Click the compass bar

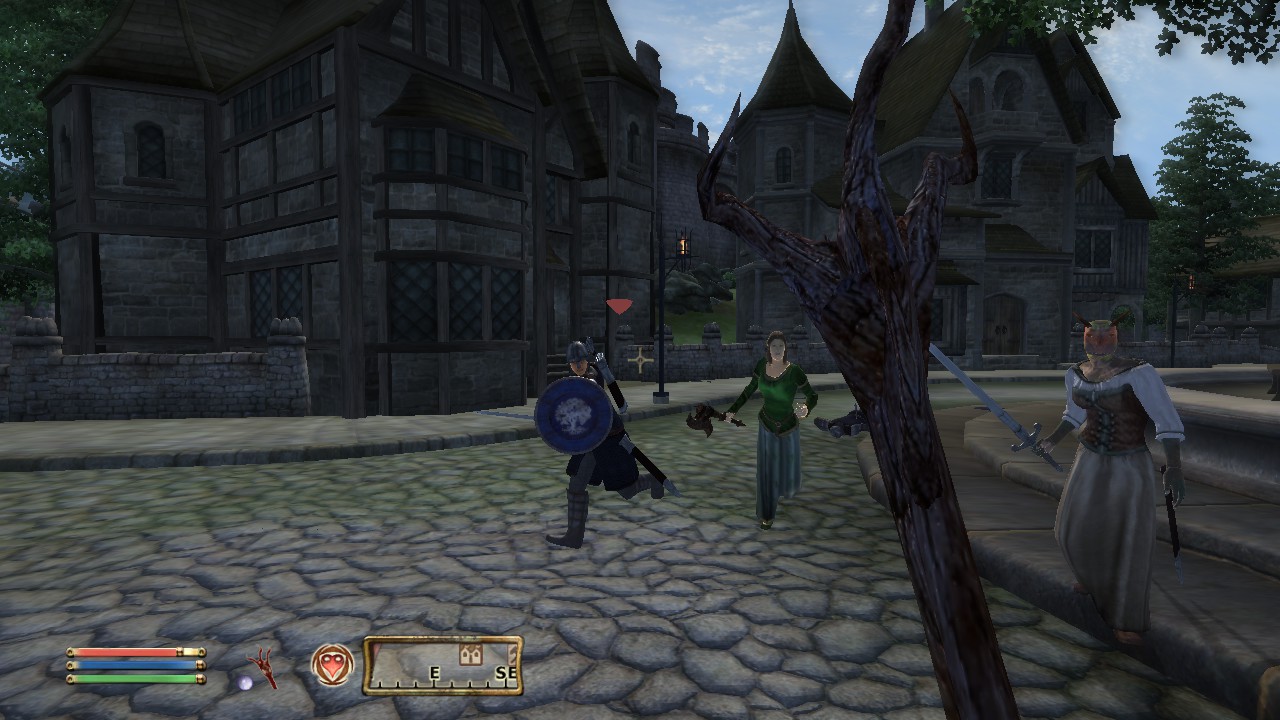[x=442, y=666]
